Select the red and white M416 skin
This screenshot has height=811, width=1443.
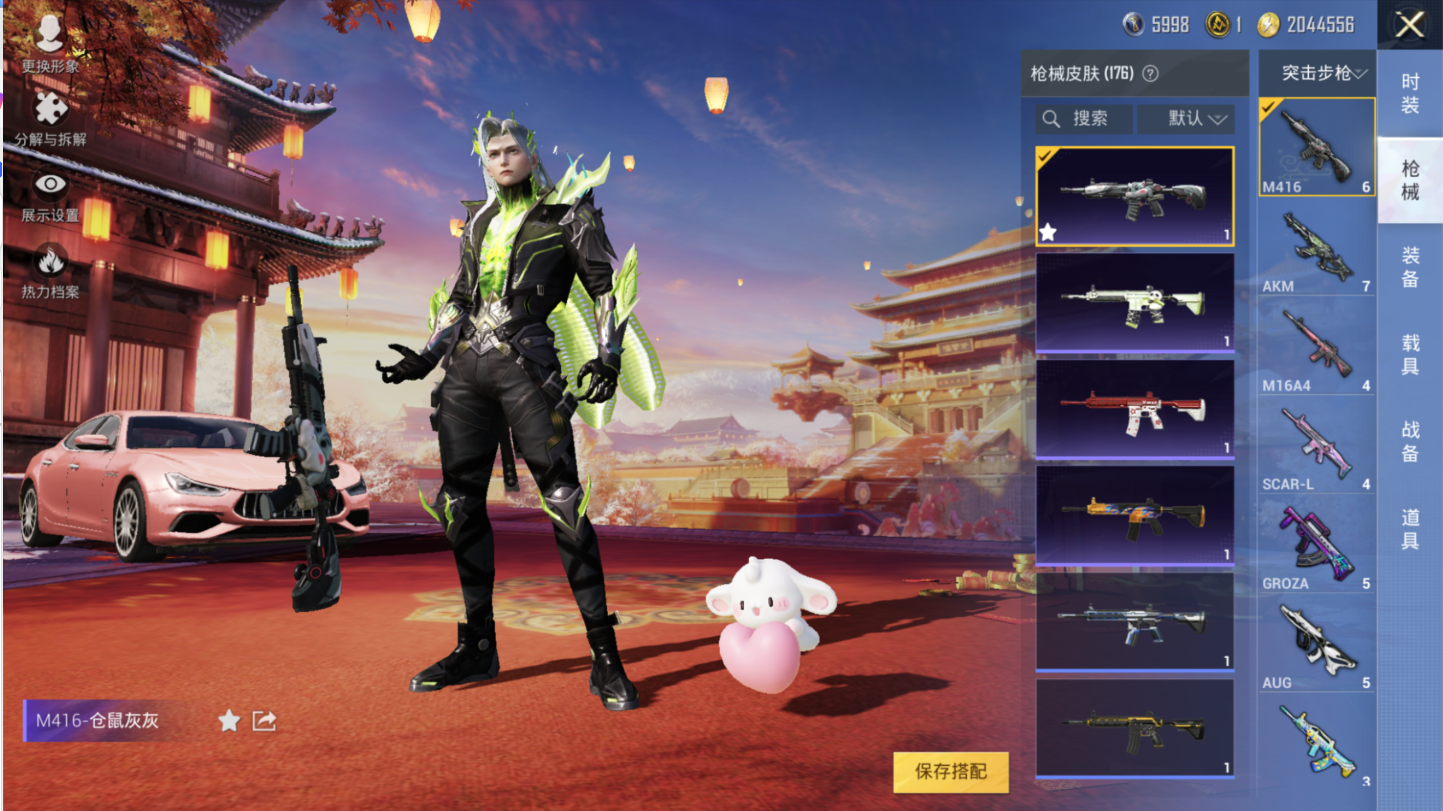(x=1134, y=408)
